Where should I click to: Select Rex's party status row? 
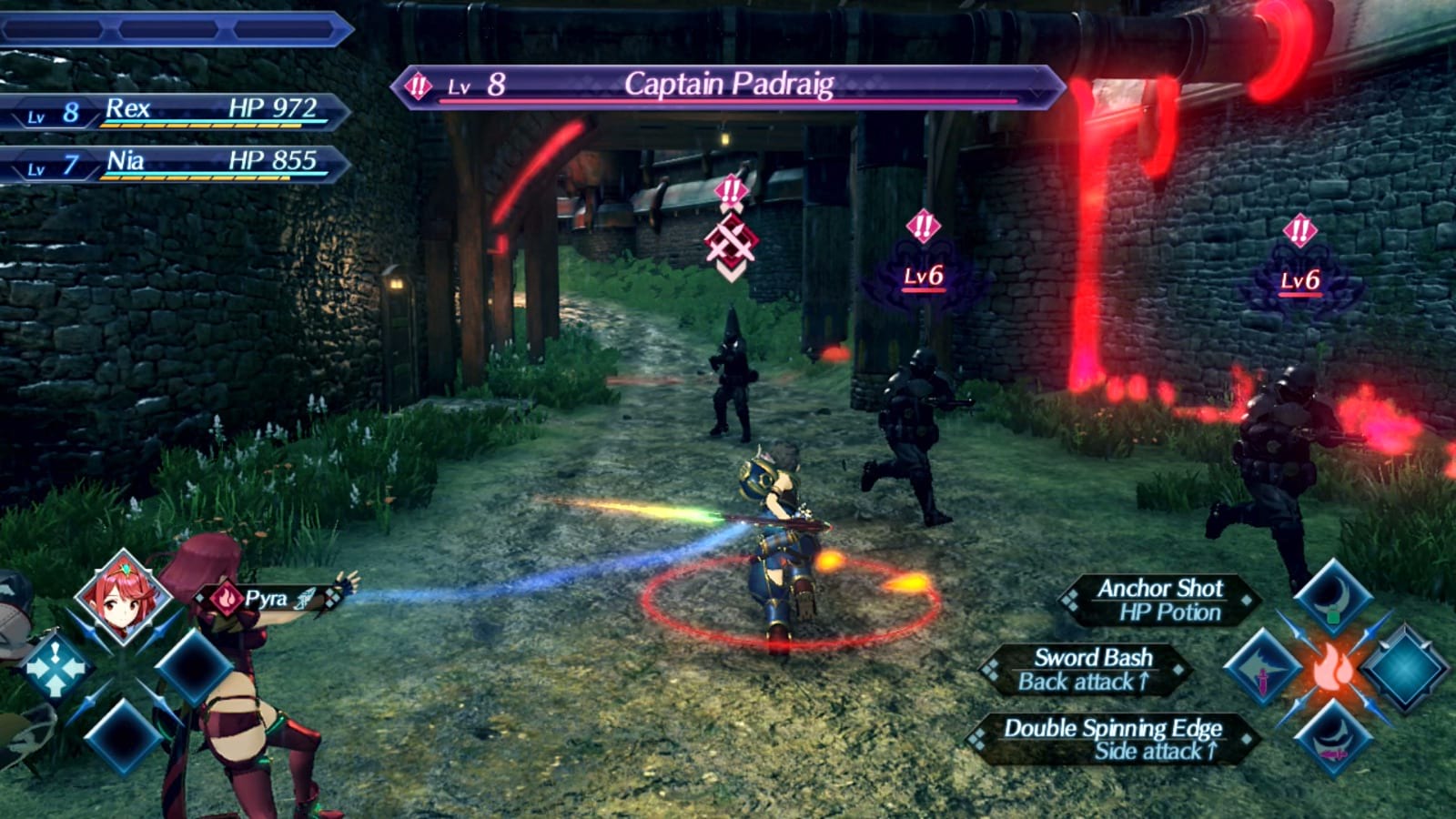pos(173,112)
